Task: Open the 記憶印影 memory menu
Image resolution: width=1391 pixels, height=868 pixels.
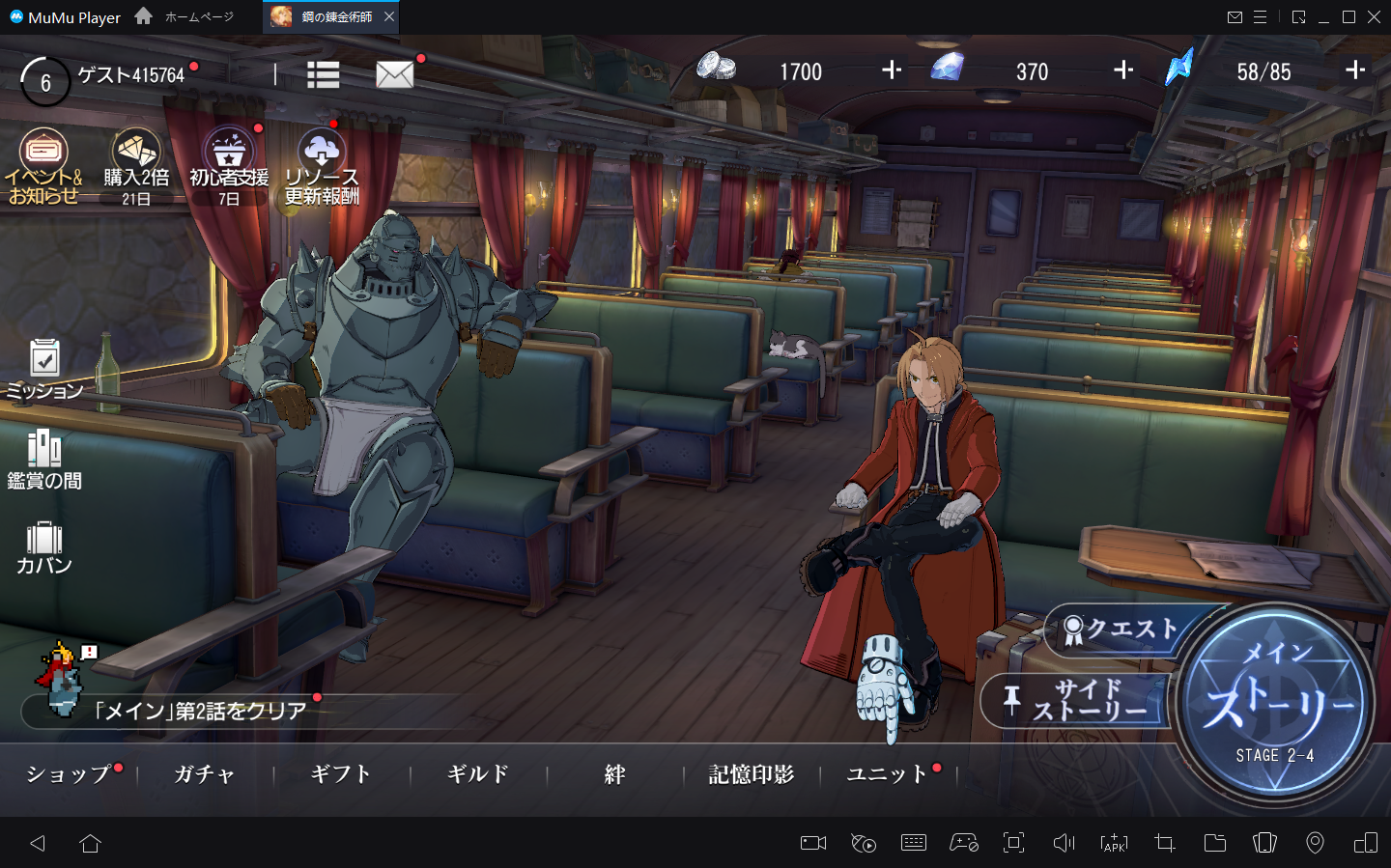Action: click(752, 774)
